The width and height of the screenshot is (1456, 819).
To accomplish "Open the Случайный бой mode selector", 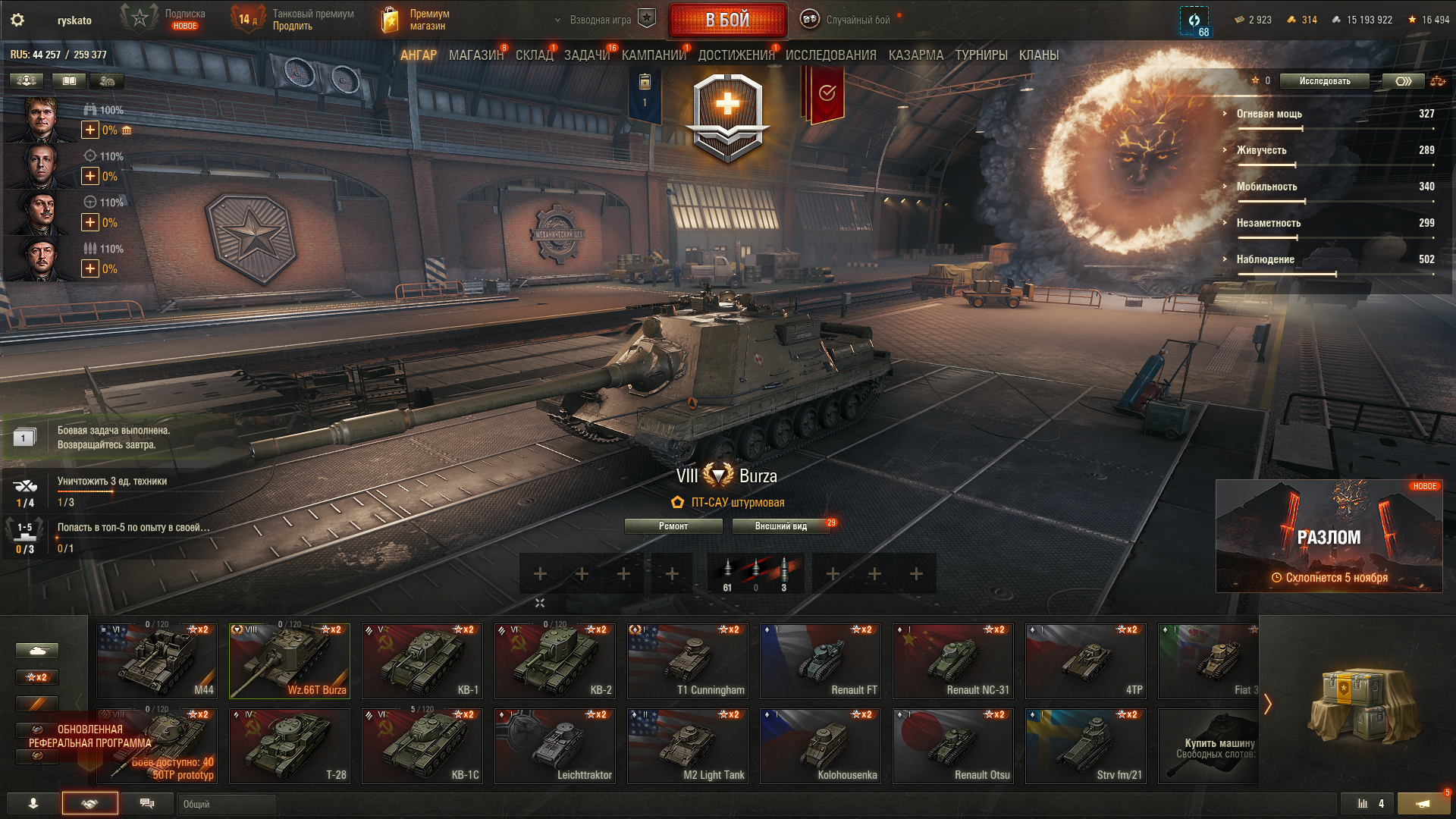I will (x=857, y=20).
